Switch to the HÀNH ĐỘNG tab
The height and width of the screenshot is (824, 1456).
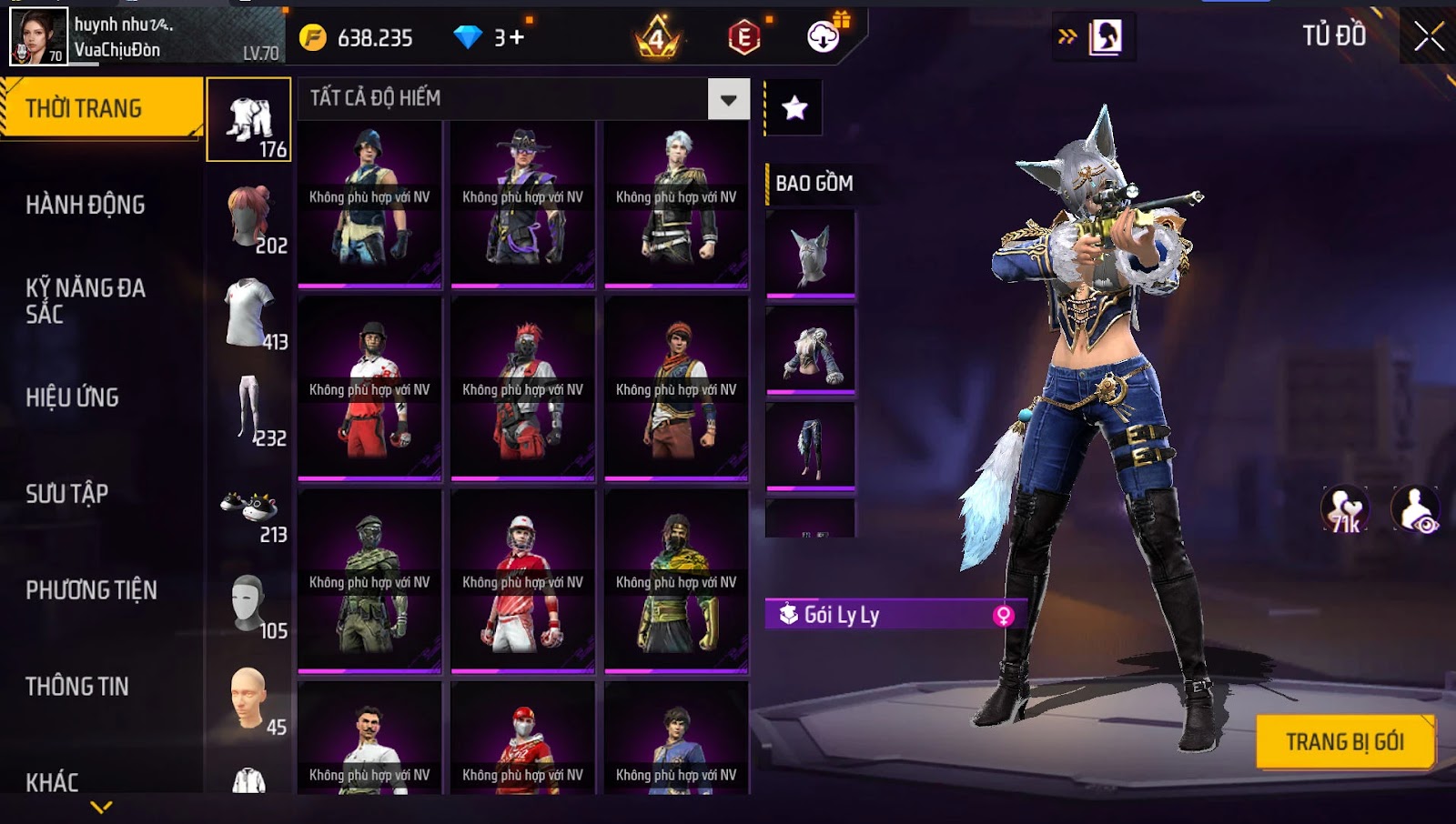(86, 205)
